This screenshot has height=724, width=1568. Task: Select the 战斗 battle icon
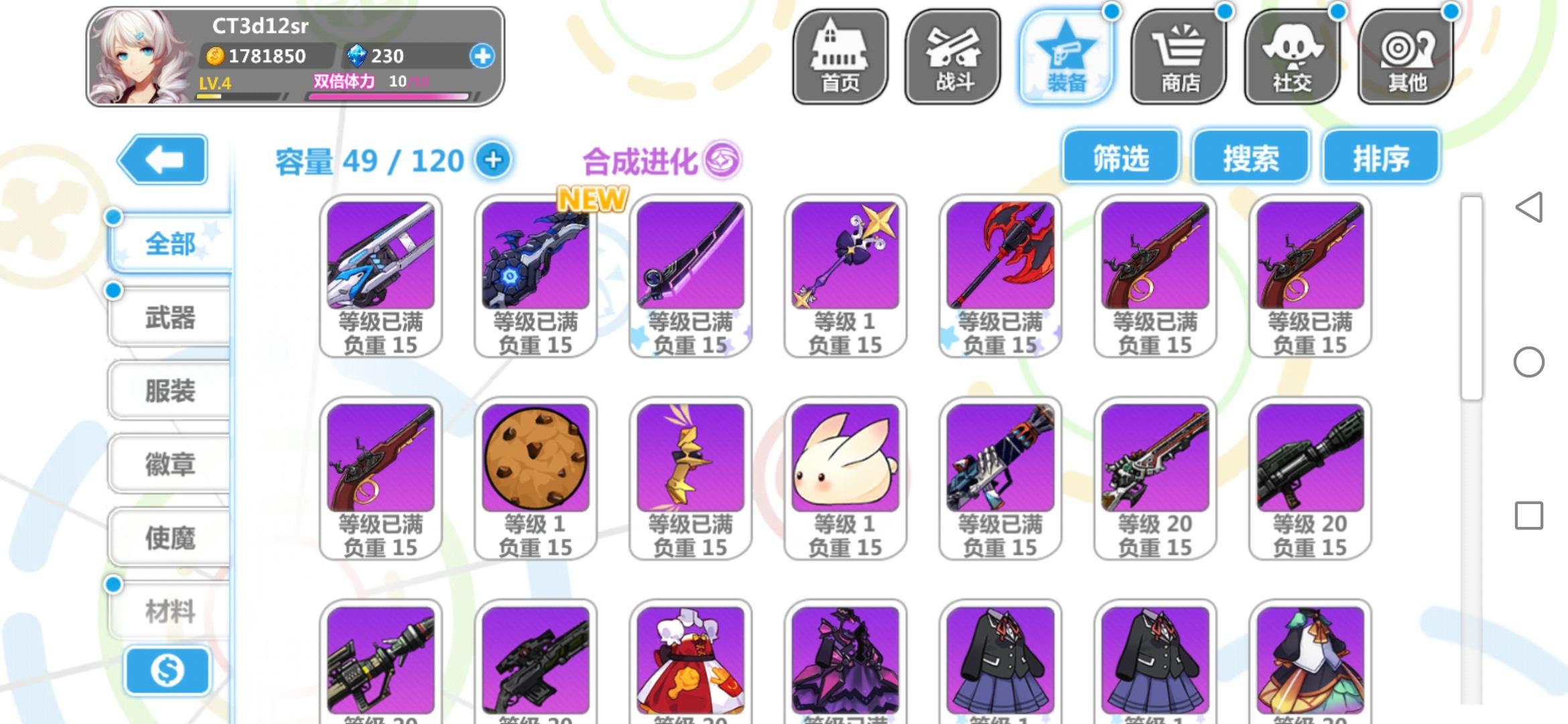(x=954, y=57)
